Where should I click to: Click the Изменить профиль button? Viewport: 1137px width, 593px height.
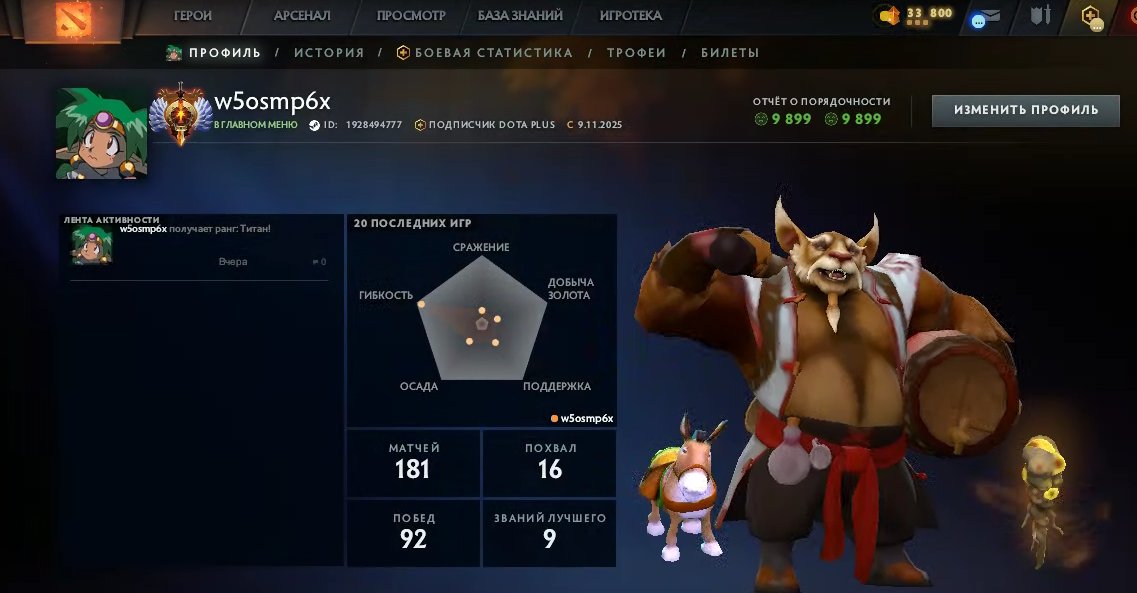[x=1025, y=110]
